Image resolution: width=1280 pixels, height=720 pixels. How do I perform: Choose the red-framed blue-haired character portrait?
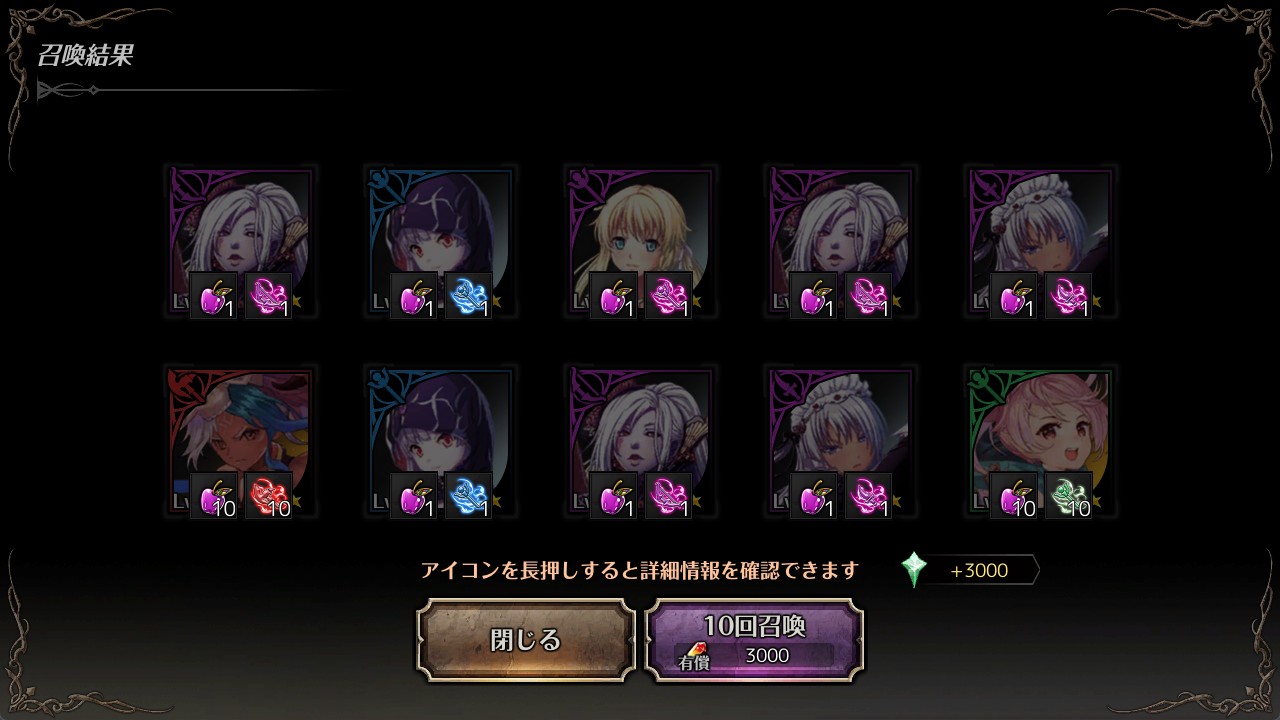[240, 440]
